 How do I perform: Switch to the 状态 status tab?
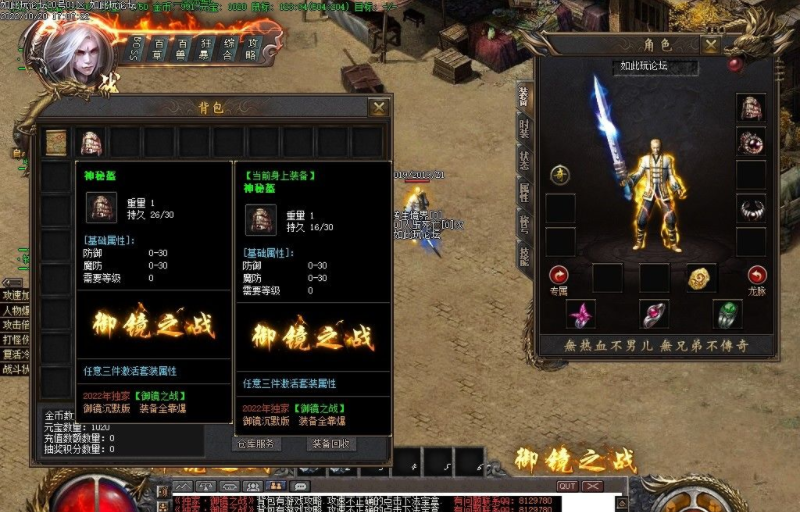click(524, 160)
